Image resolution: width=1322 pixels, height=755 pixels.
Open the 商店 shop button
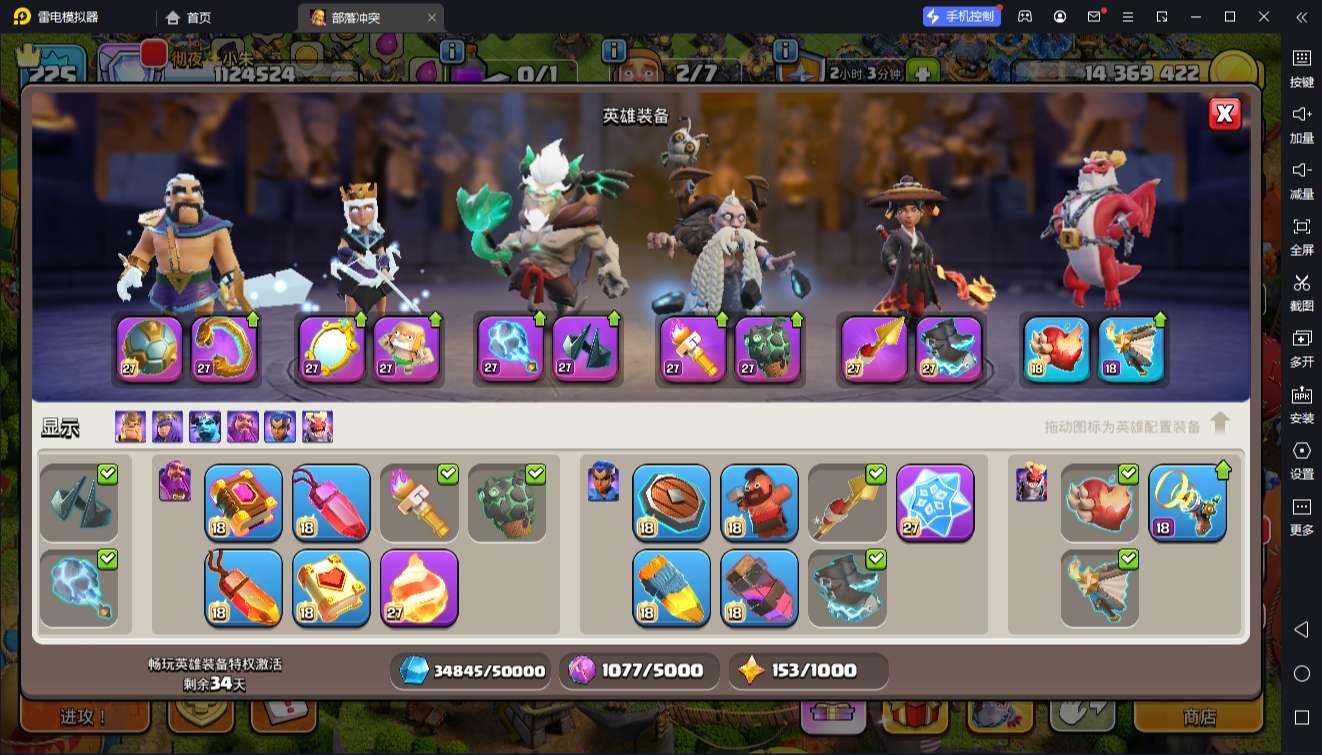(x=1199, y=717)
